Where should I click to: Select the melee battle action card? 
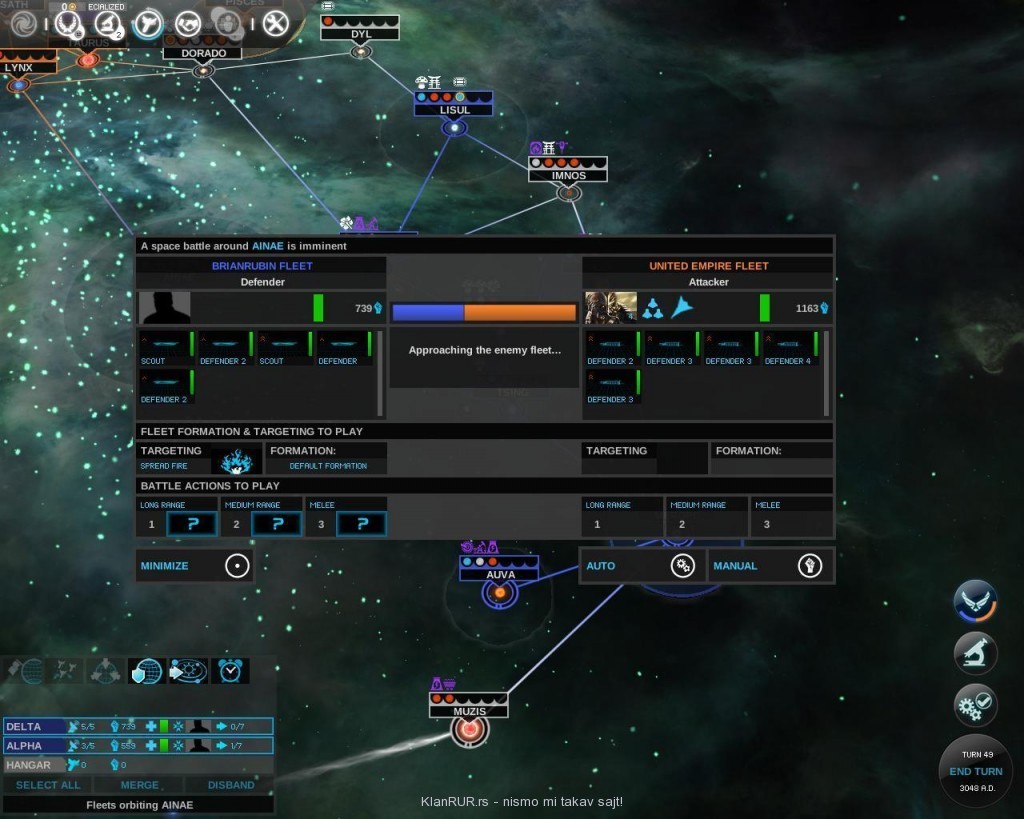[x=361, y=524]
